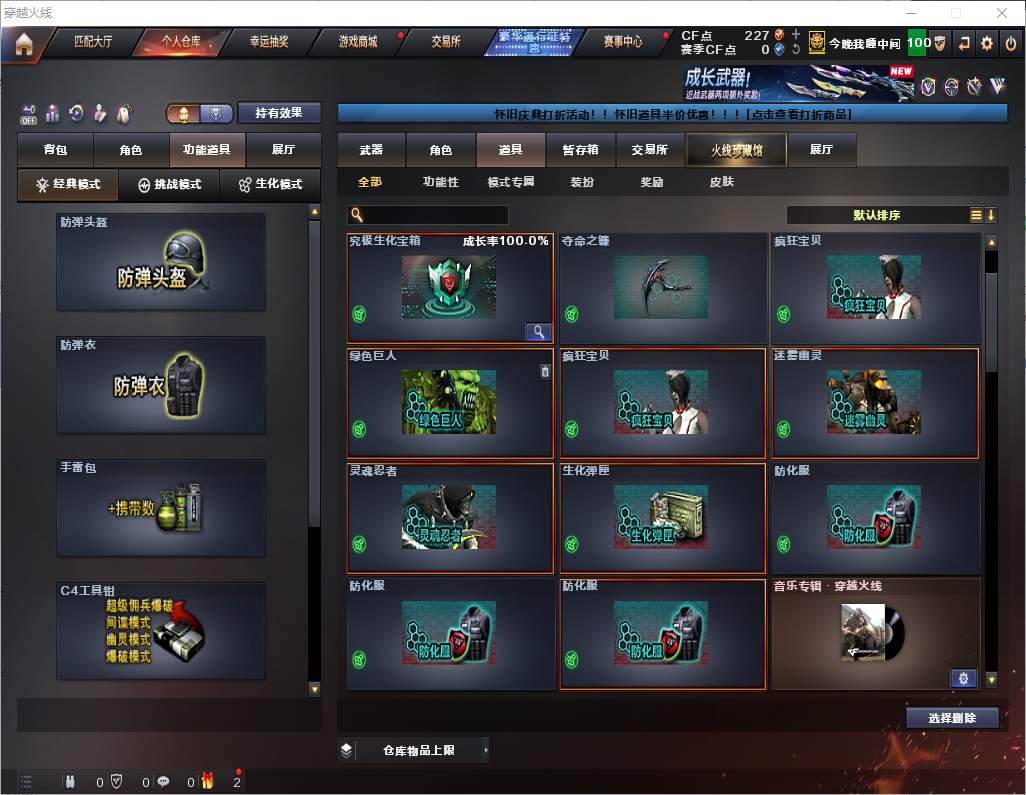Screen dimensions: 1026x795
Task: Close the game window
Action: tap(1002, 13)
